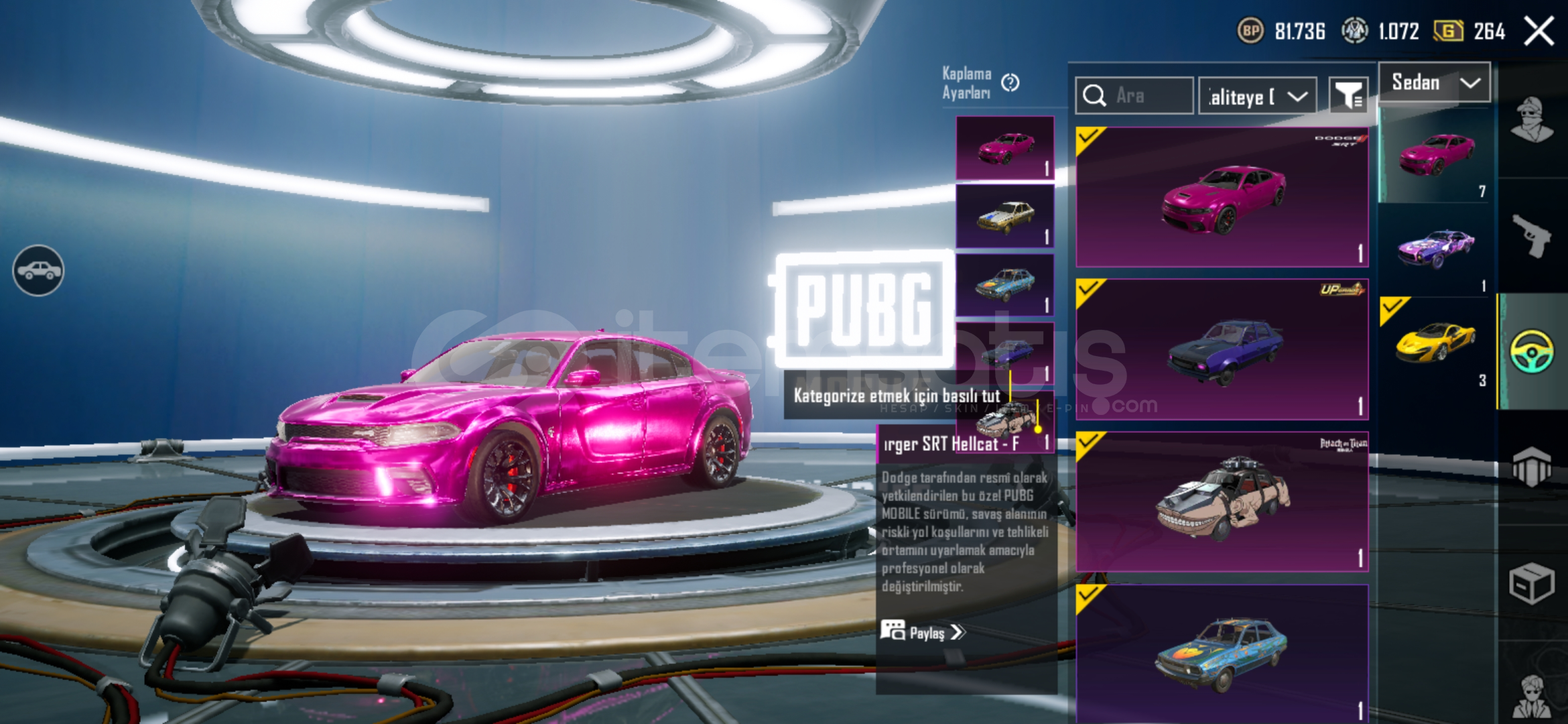Share the skin with Paylaş
This screenshot has width=1568, height=724.
[x=923, y=632]
